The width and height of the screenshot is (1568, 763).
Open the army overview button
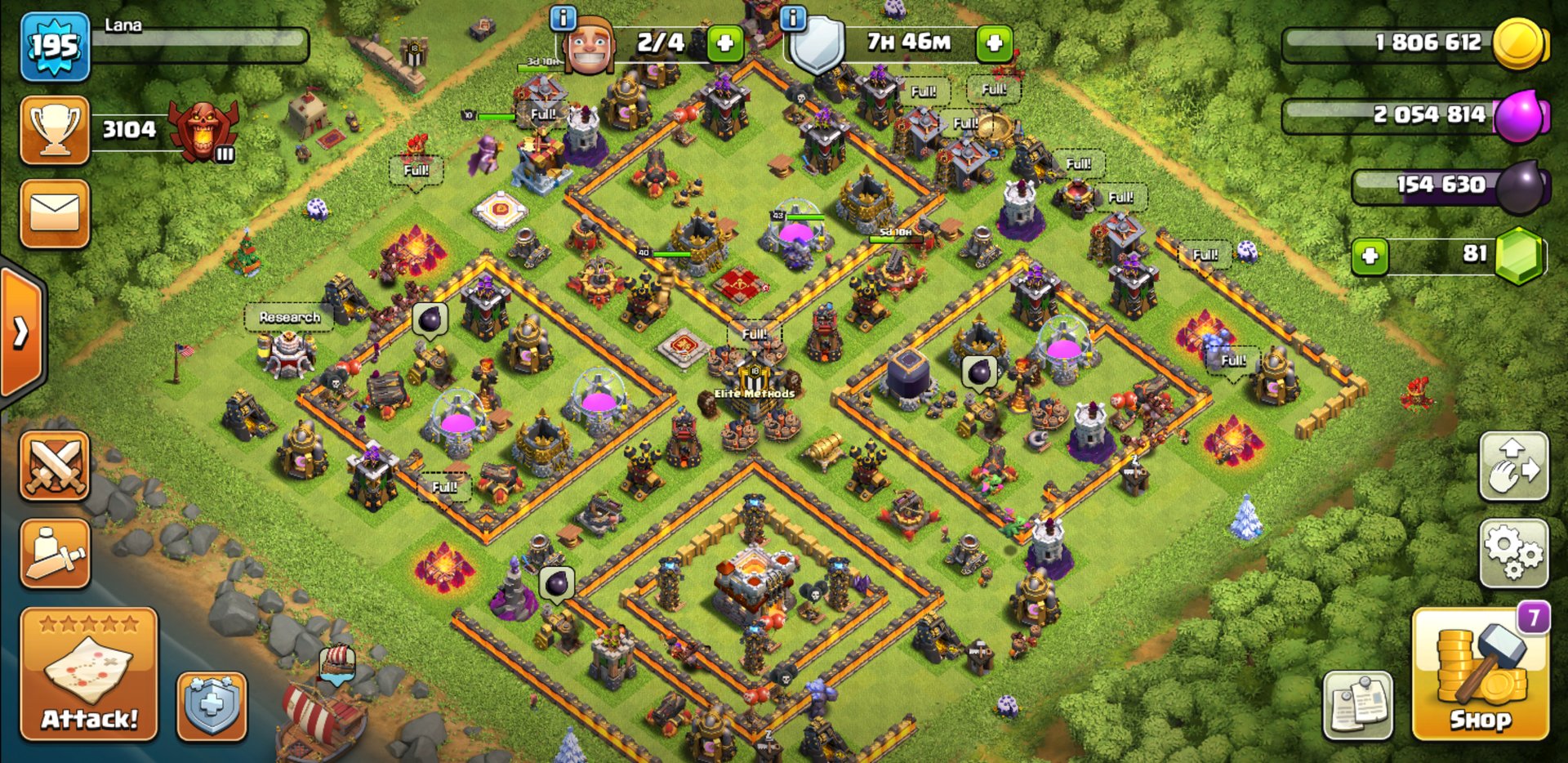click(55, 554)
